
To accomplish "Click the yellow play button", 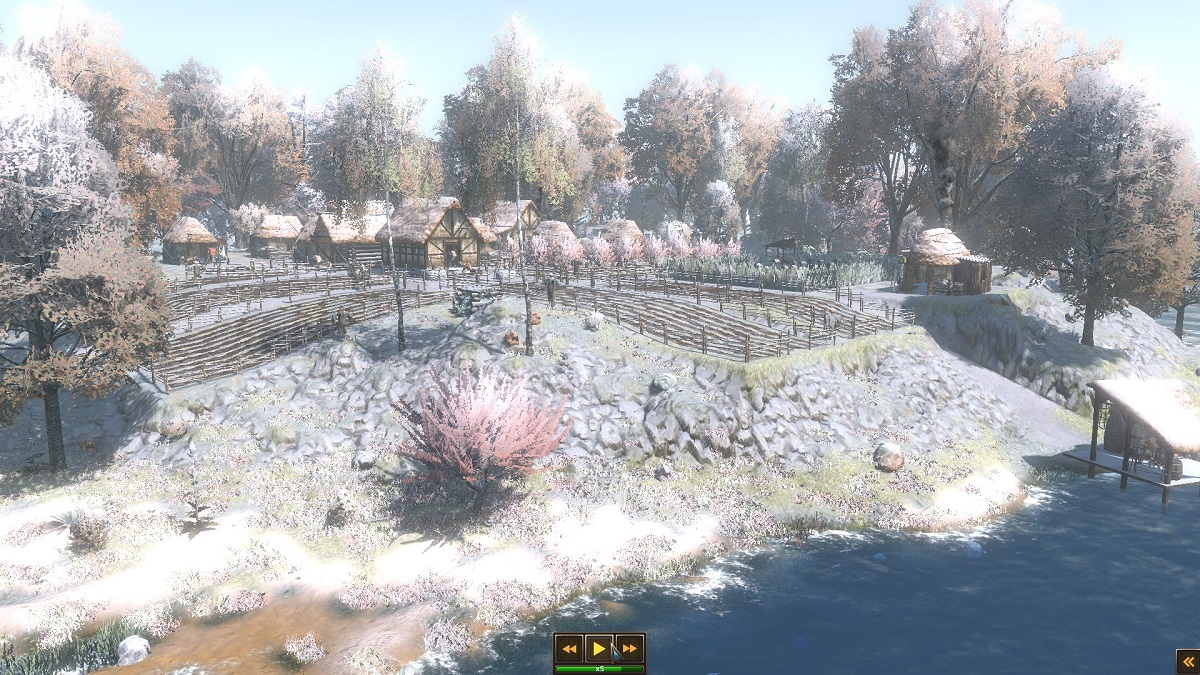I will [599, 649].
